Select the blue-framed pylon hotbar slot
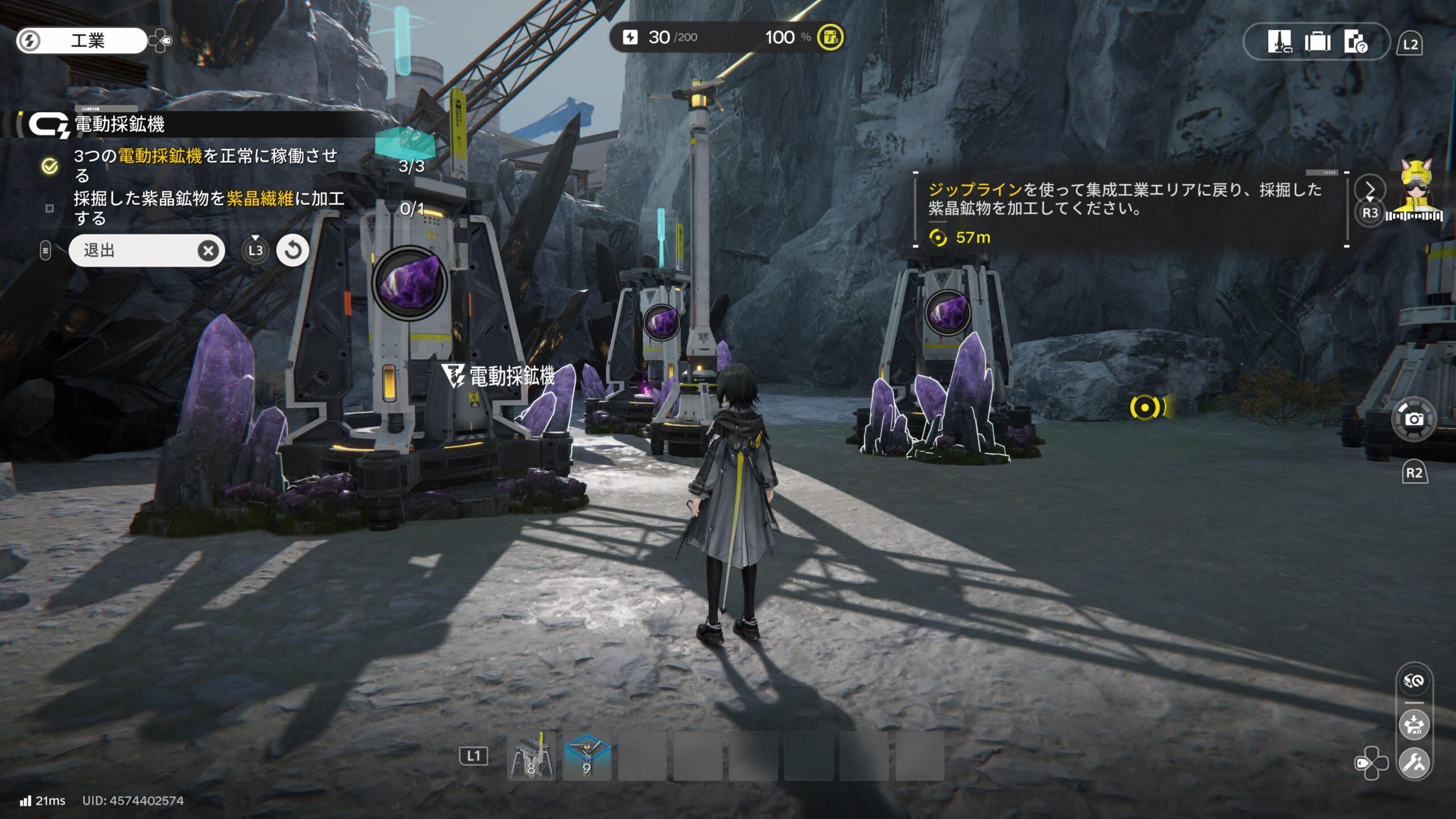This screenshot has height=819, width=1456. pyautogui.click(x=587, y=756)
